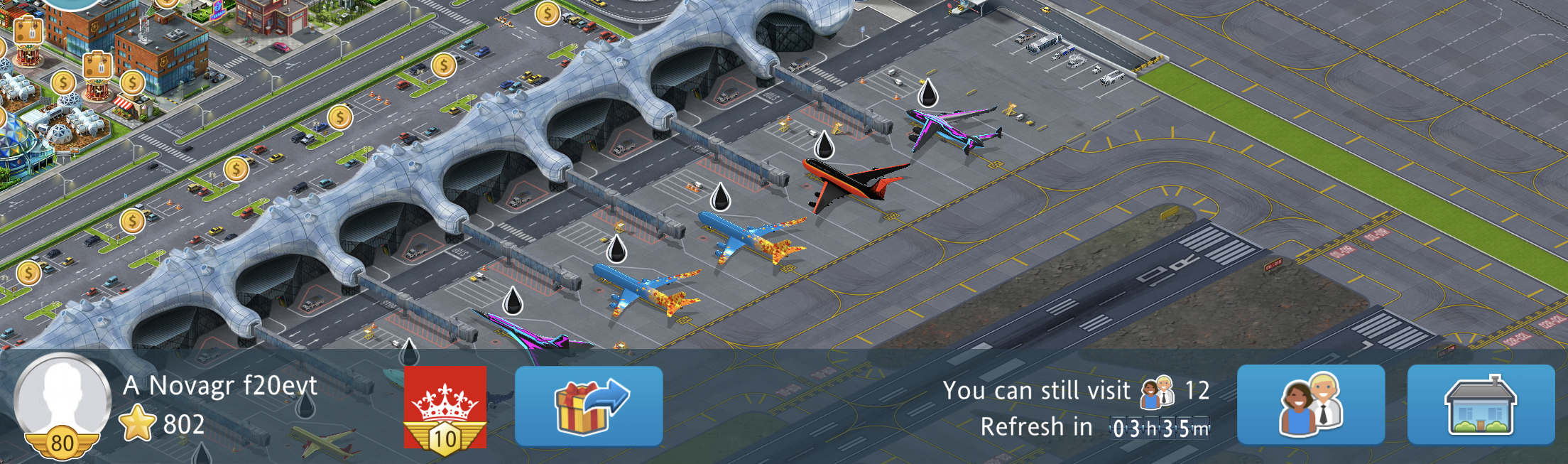Open the send gift button
This screenshot has height=464, width=1568.
(x=589, y=406)
